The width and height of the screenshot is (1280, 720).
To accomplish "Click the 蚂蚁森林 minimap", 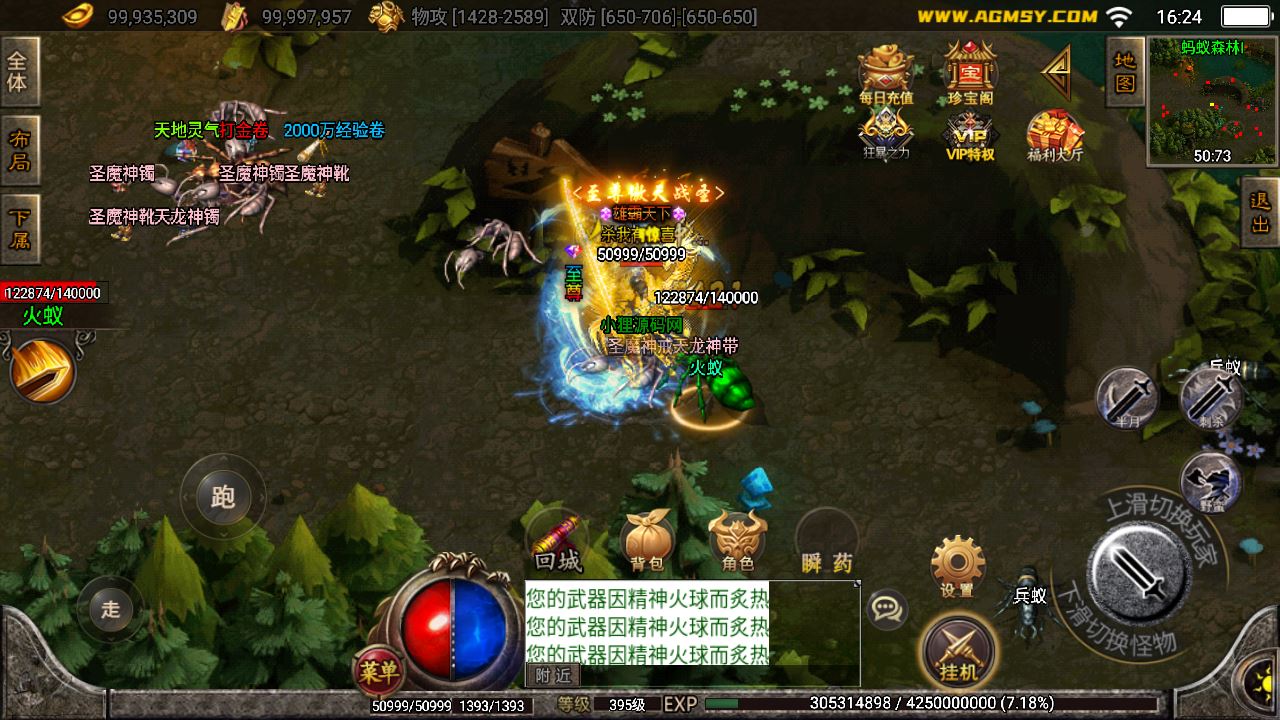I will point(1212,100).
